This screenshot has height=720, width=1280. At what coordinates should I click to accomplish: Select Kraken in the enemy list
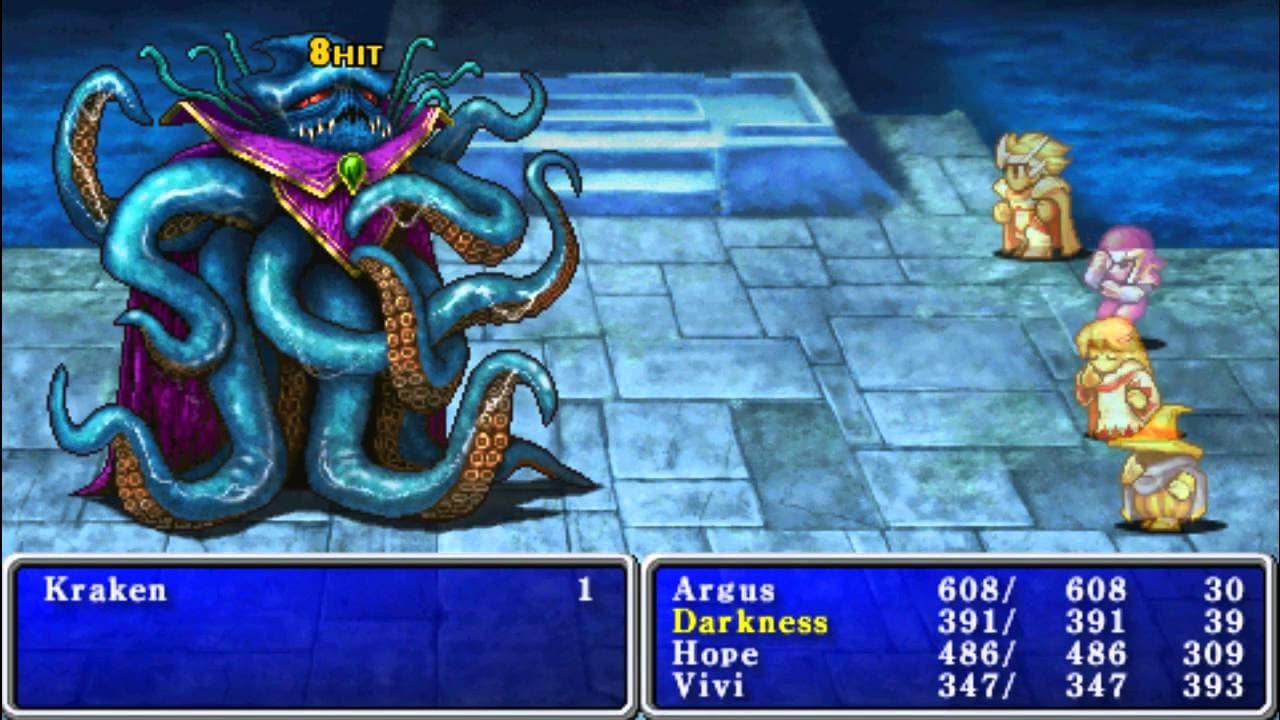tap(105, 590)
